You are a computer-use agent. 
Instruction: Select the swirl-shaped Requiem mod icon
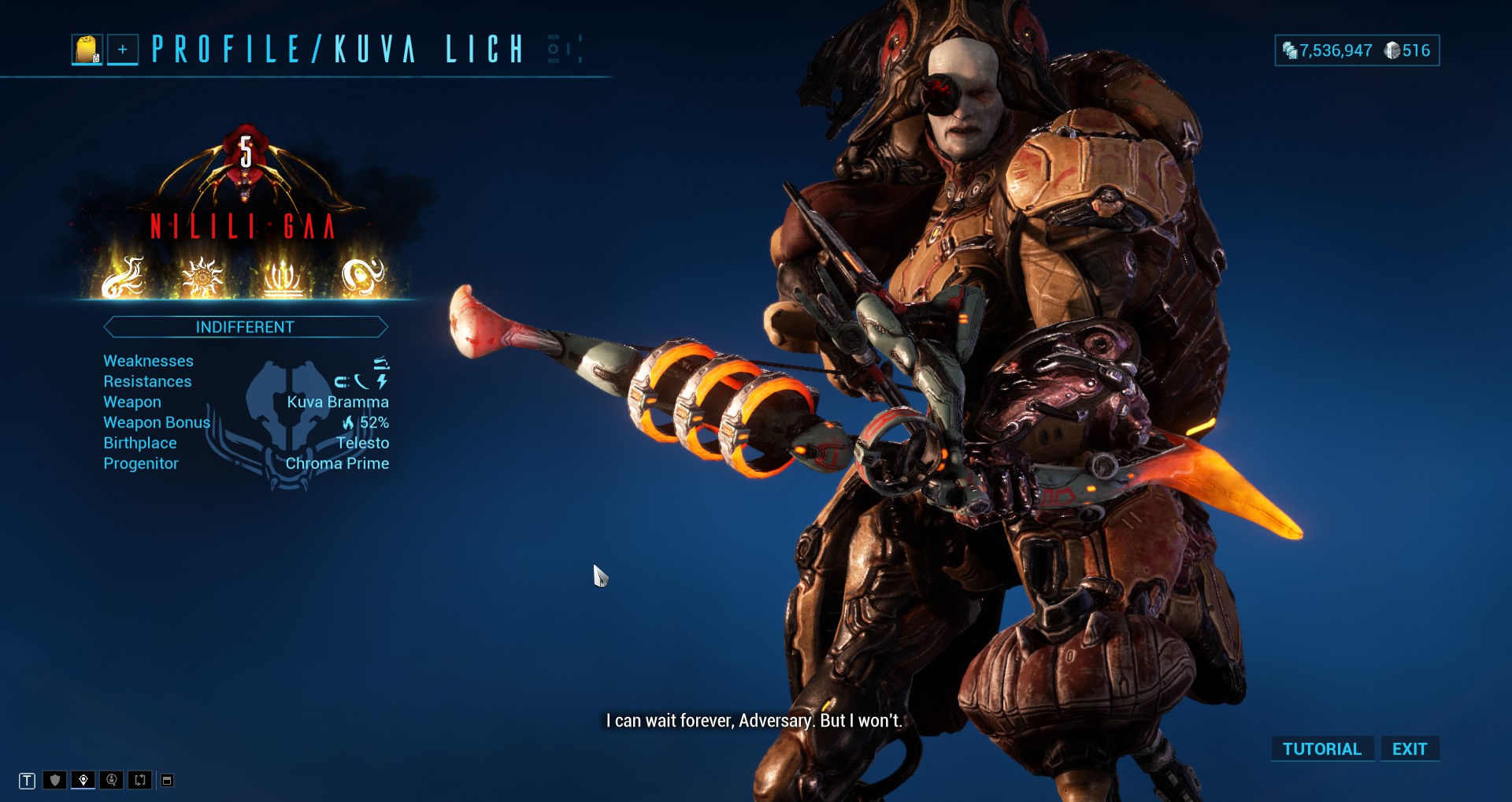362,277
